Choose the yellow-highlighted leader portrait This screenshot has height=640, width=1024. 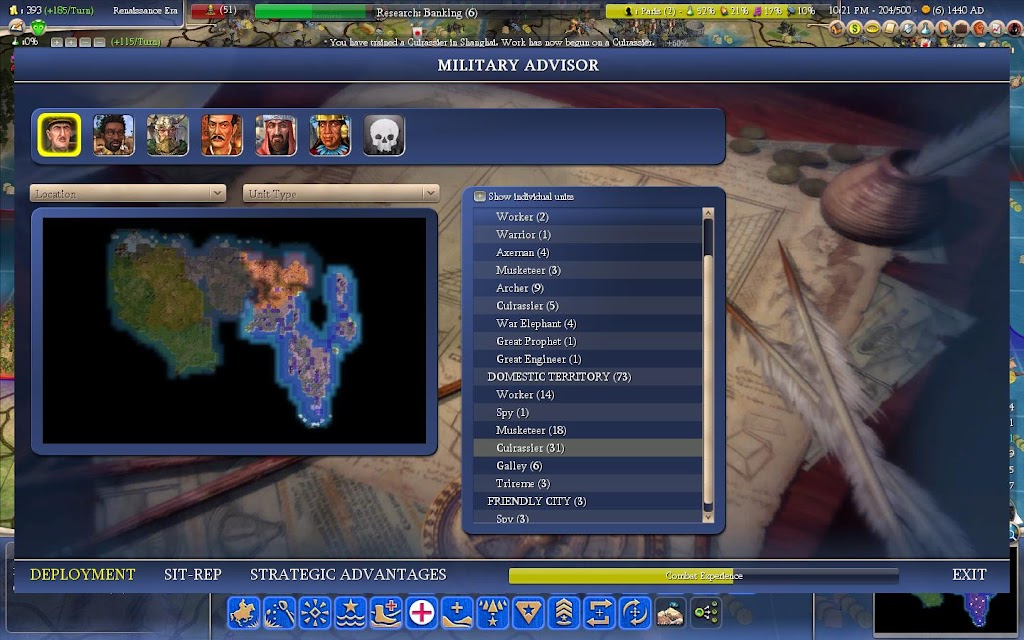point(60,135)
